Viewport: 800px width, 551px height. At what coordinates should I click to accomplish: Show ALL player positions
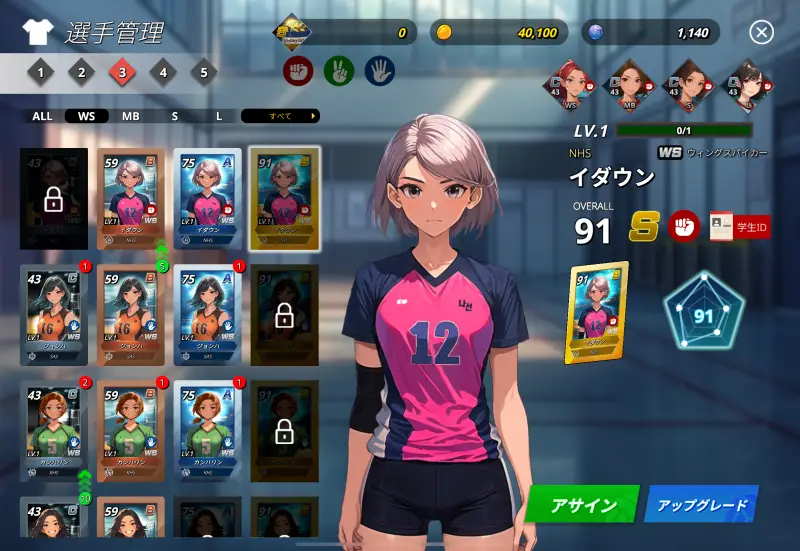click(42, 116)
